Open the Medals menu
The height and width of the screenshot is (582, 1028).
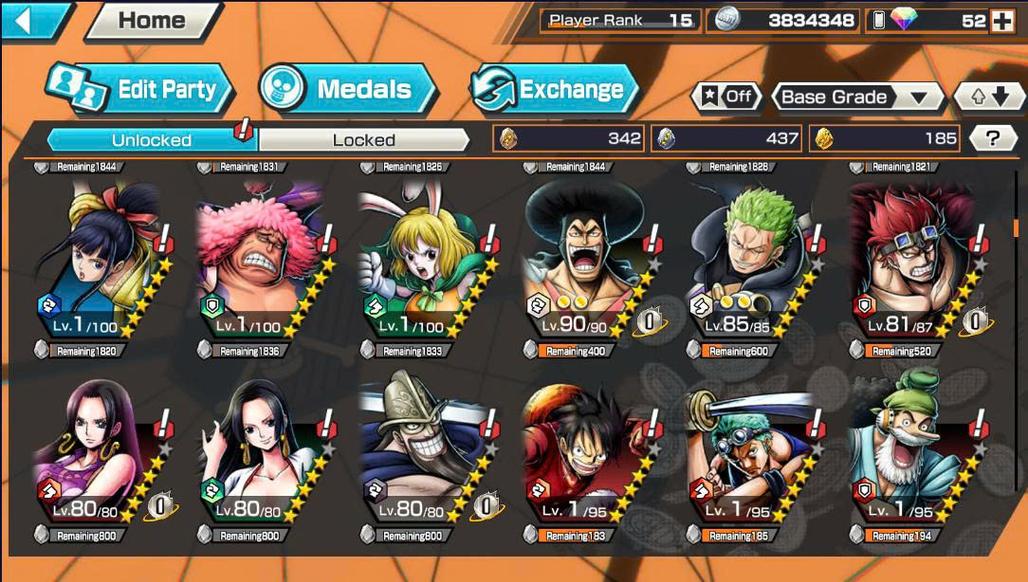pyautogui.click(x=348, y=89)
